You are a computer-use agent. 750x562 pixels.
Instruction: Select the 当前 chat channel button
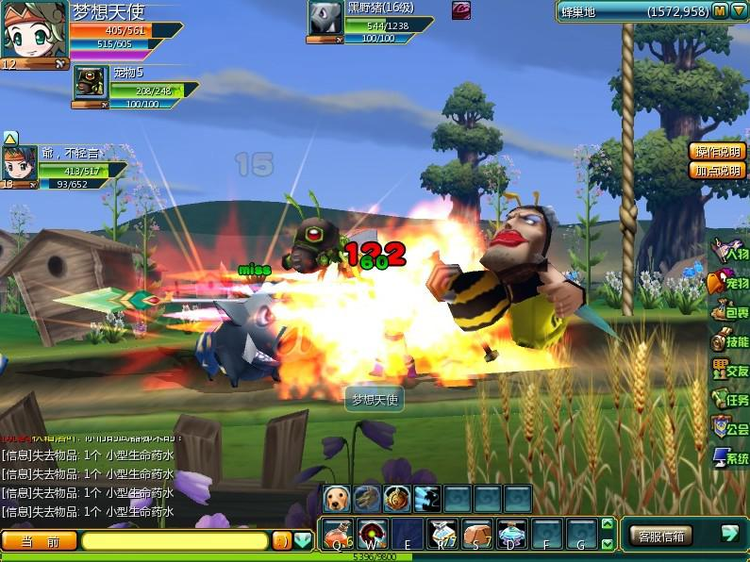pos(39,541)
